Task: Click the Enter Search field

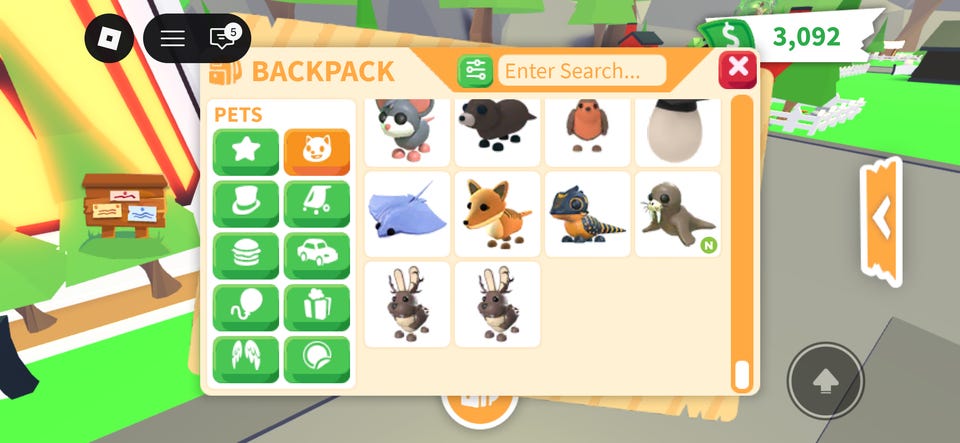Action: coord(582,71)
